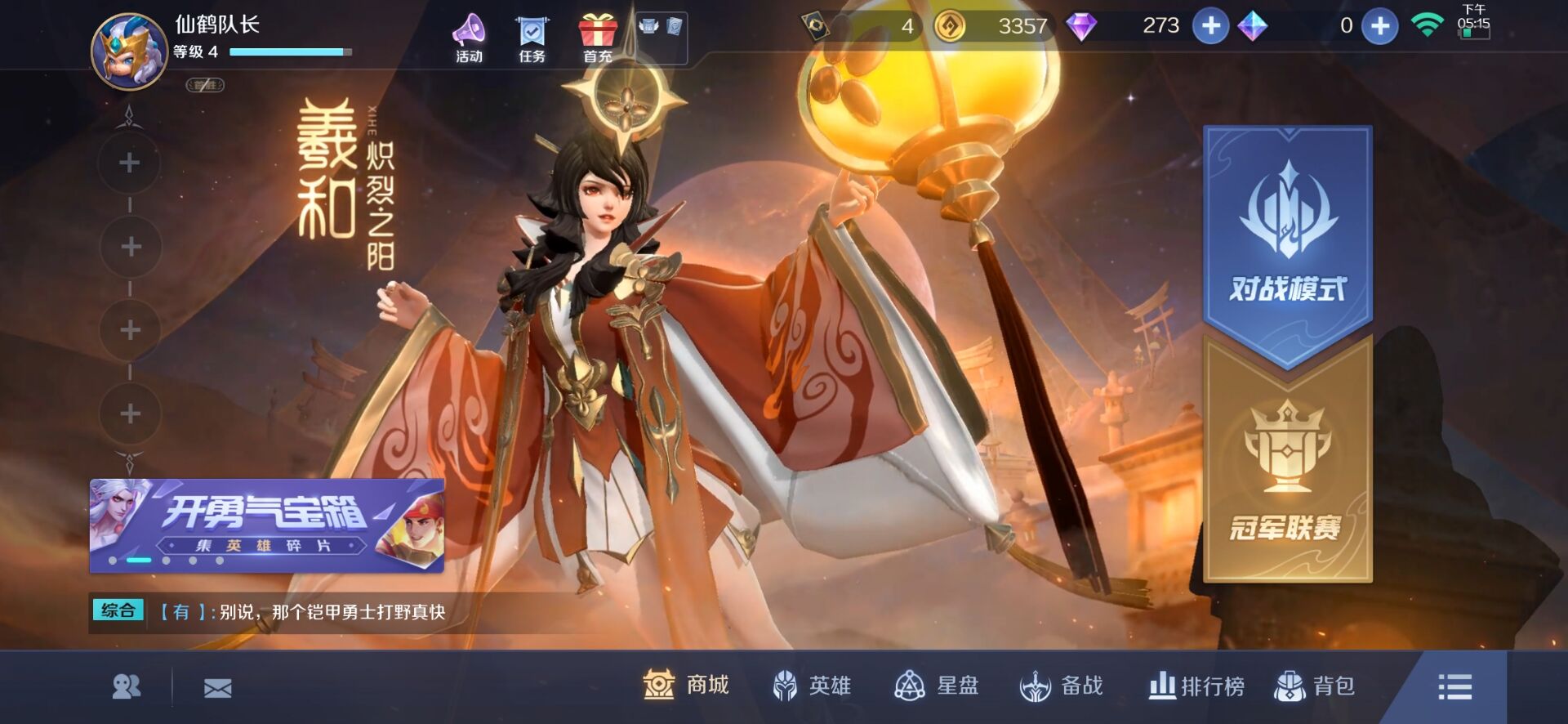Add purple diamonds with plus button
This screenshot has height=724, width=1568.
(1210, 26)
